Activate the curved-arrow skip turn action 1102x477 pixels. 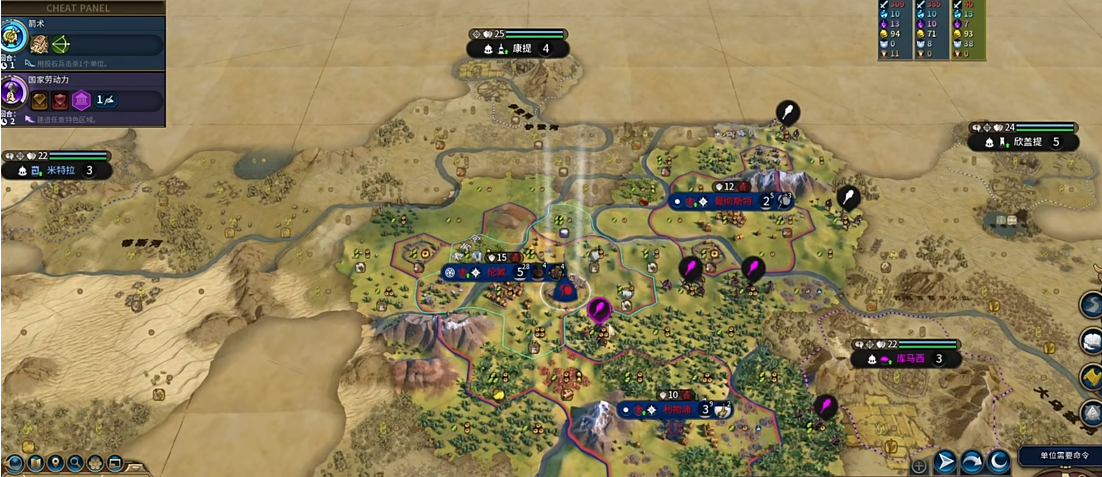click(972, 462)
